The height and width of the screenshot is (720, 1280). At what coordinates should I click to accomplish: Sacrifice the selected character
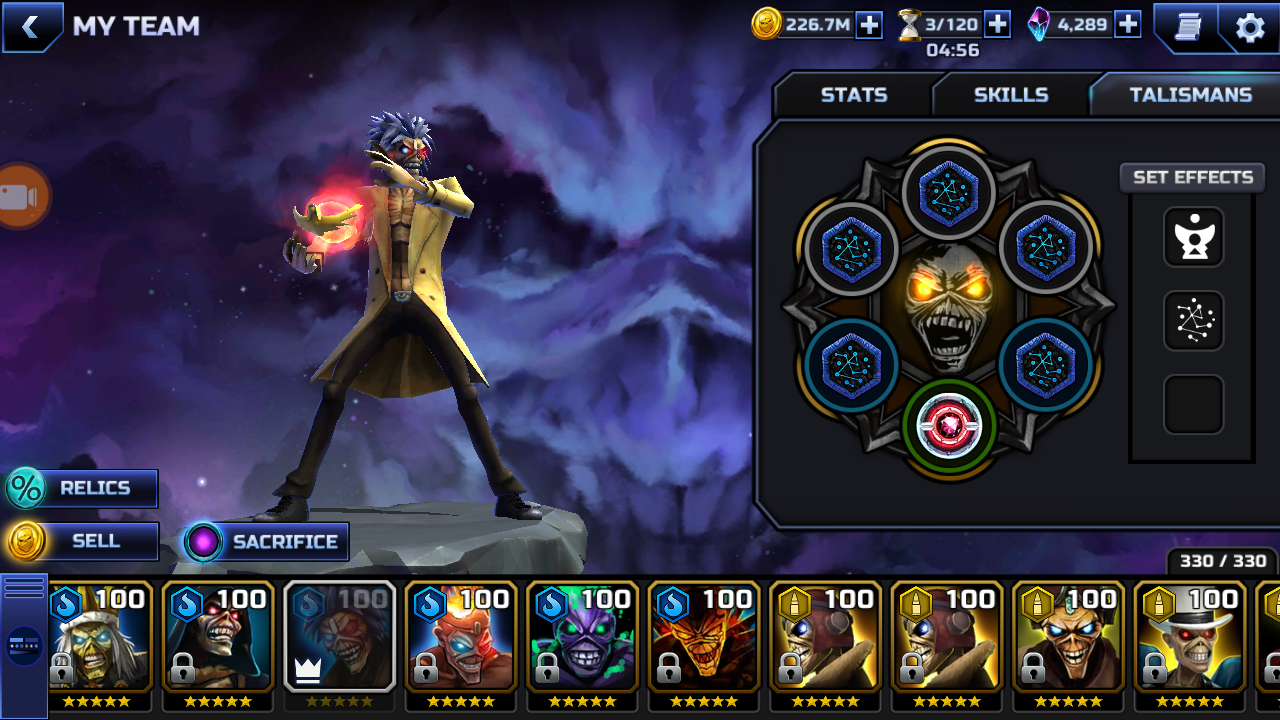pos(266,542)
